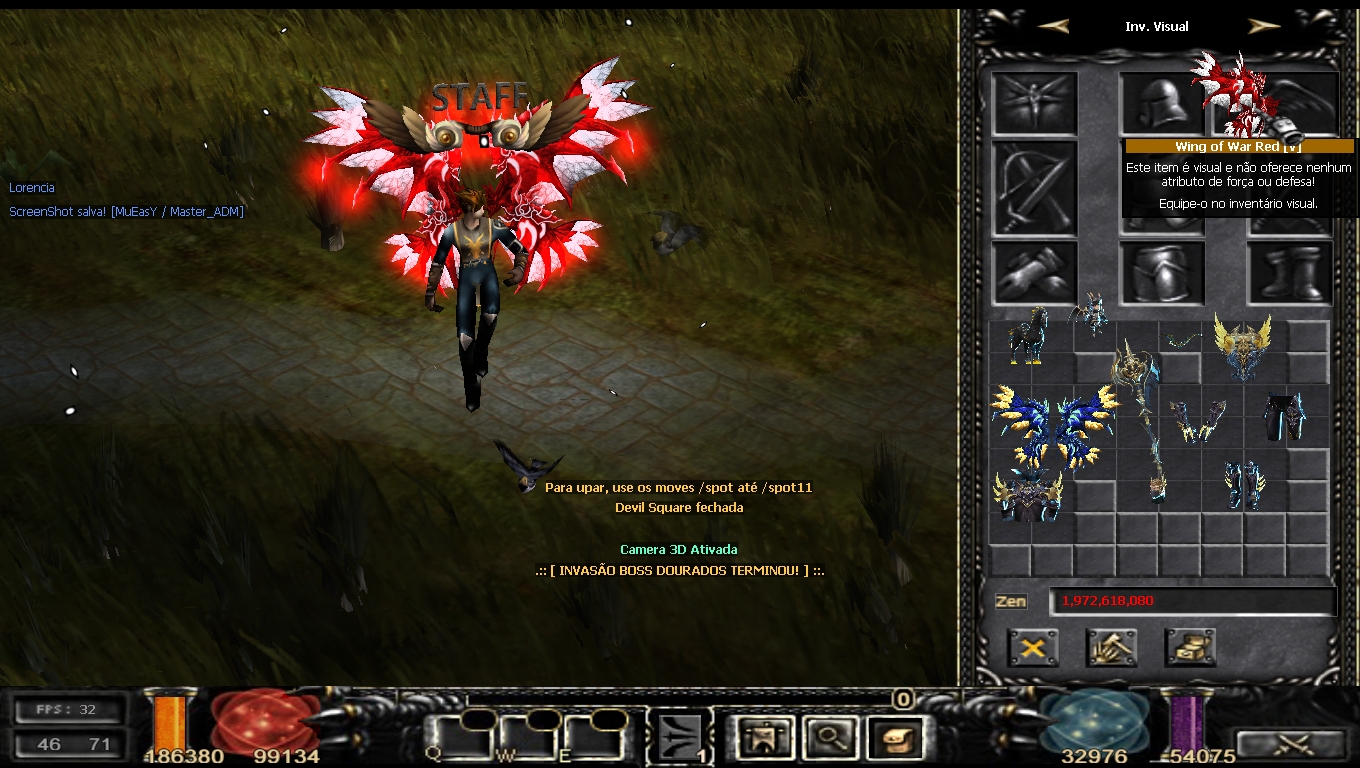This screenshot has width=1360, height=768.
Task: Select the boots equipment slot
Action: [x=1290, y=272]
